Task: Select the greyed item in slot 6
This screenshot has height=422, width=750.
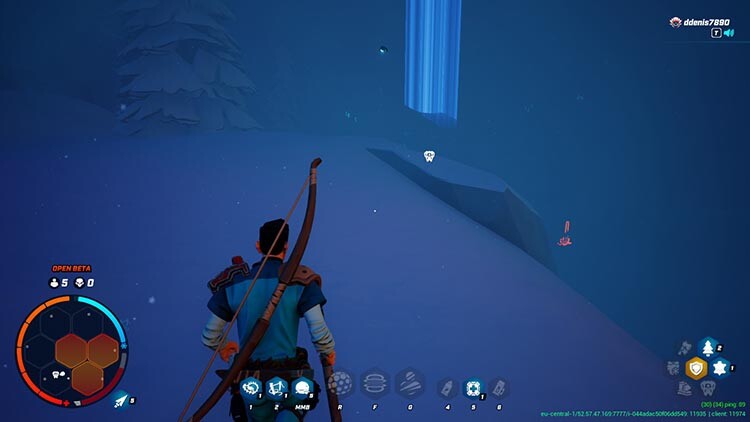Action: [498, 388]
